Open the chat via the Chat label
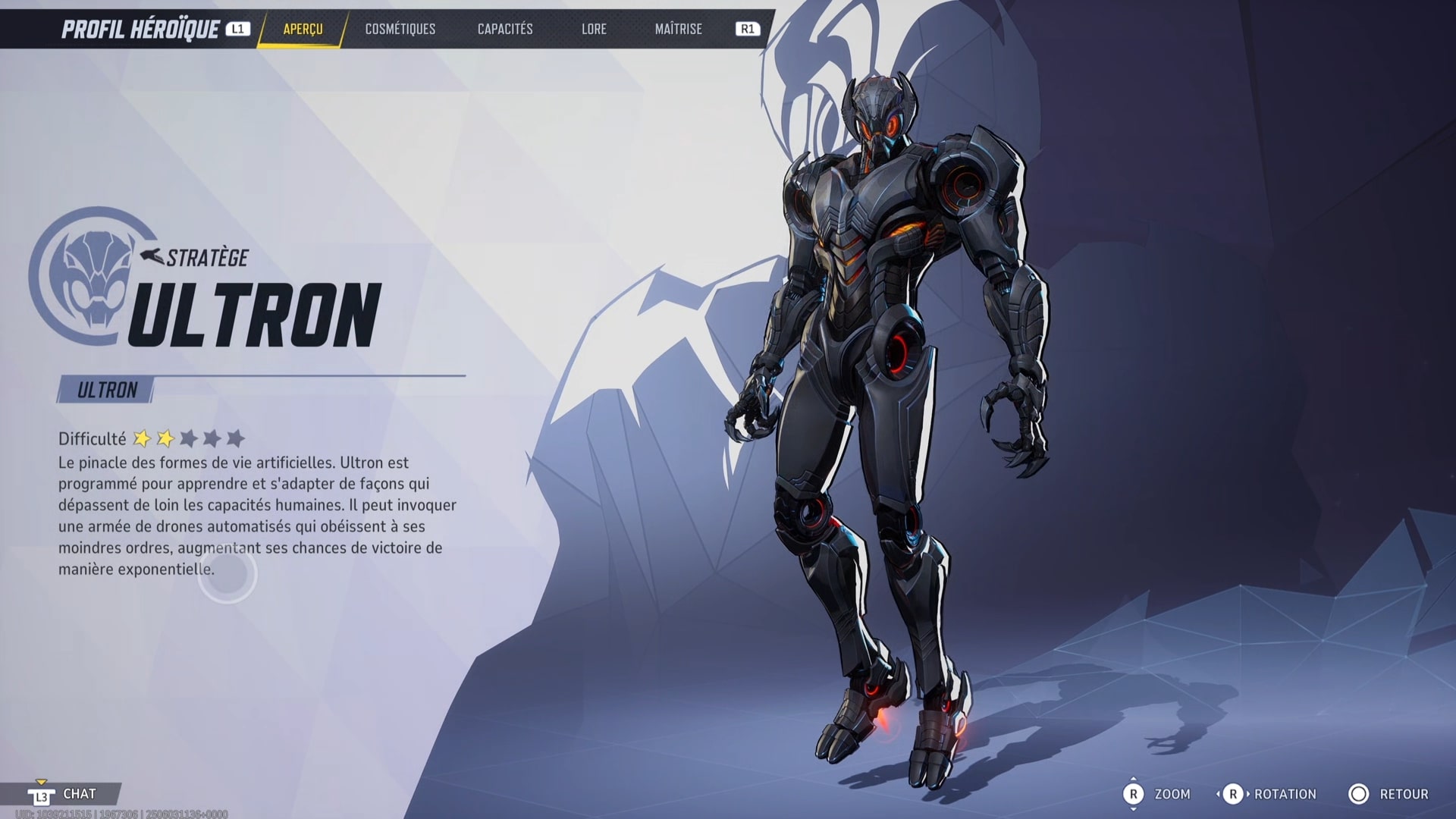Viewport: 1456px width, 819px height. pos(81,793)
